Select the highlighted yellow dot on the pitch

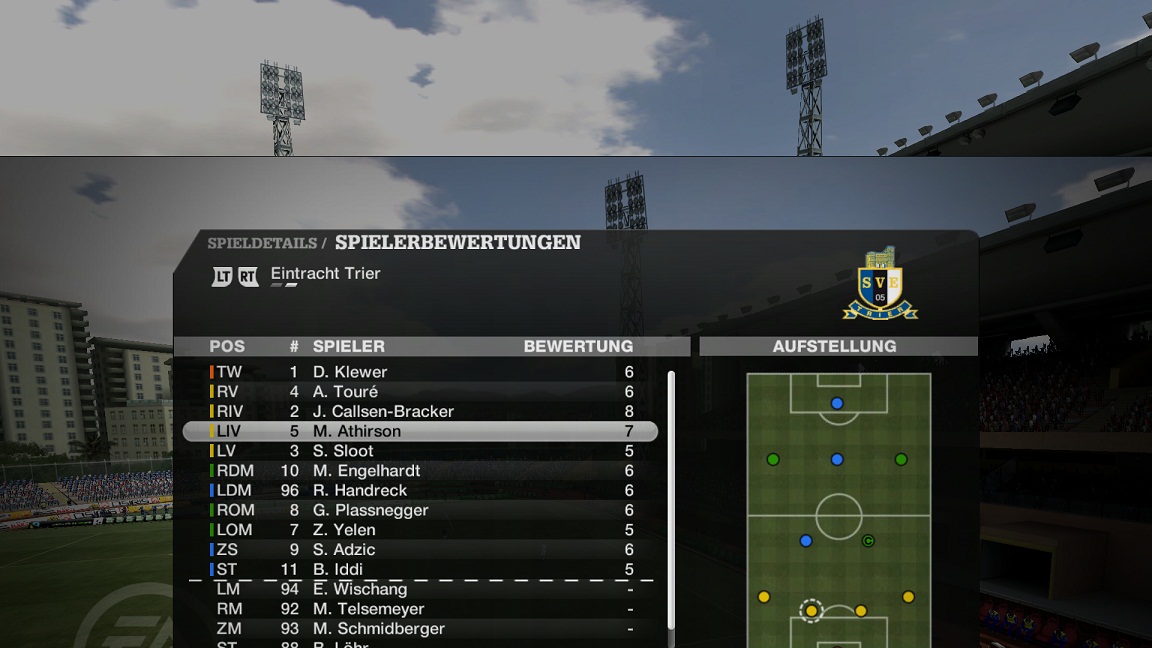[811, 610]
